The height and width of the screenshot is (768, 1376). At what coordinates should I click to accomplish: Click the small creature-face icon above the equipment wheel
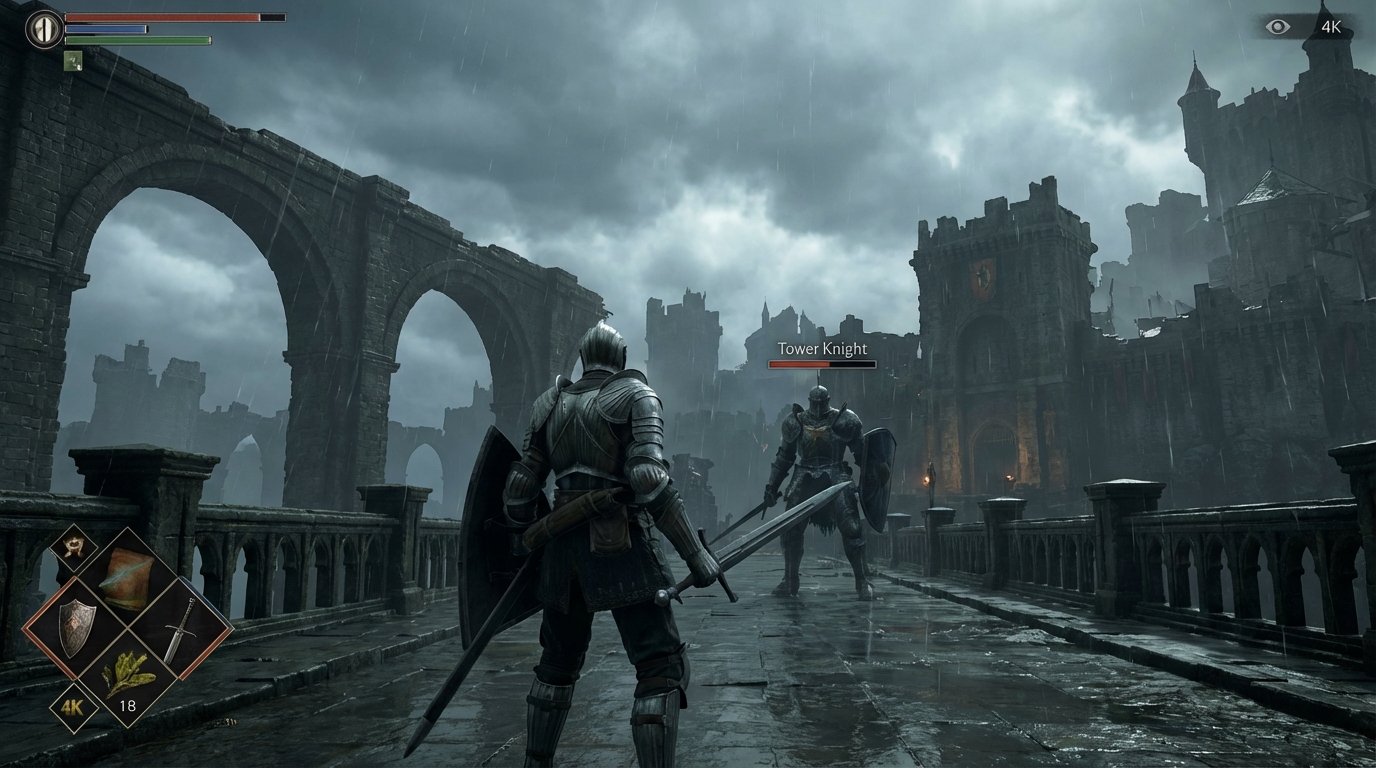coord(75,546)
